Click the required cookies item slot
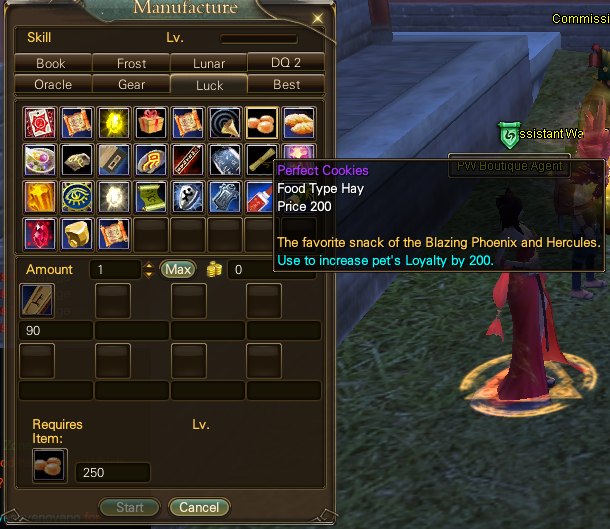 (x=47, y=464)
